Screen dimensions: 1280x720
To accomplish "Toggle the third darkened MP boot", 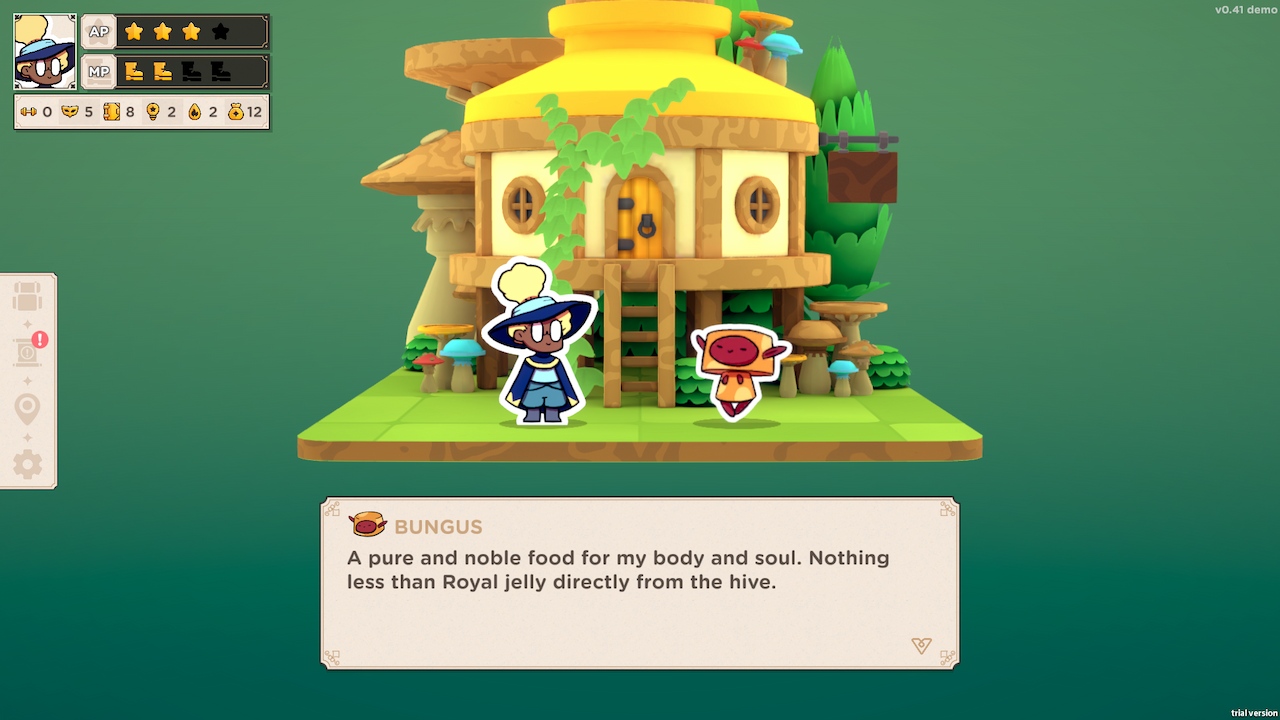I will 190,71.
